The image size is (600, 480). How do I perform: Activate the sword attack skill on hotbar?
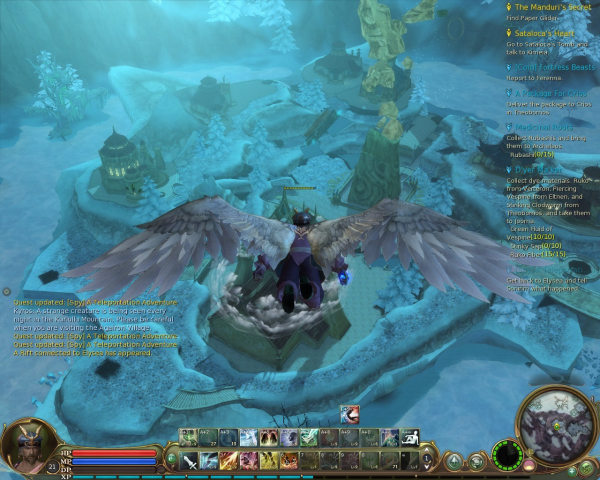[x=188, y=460]
